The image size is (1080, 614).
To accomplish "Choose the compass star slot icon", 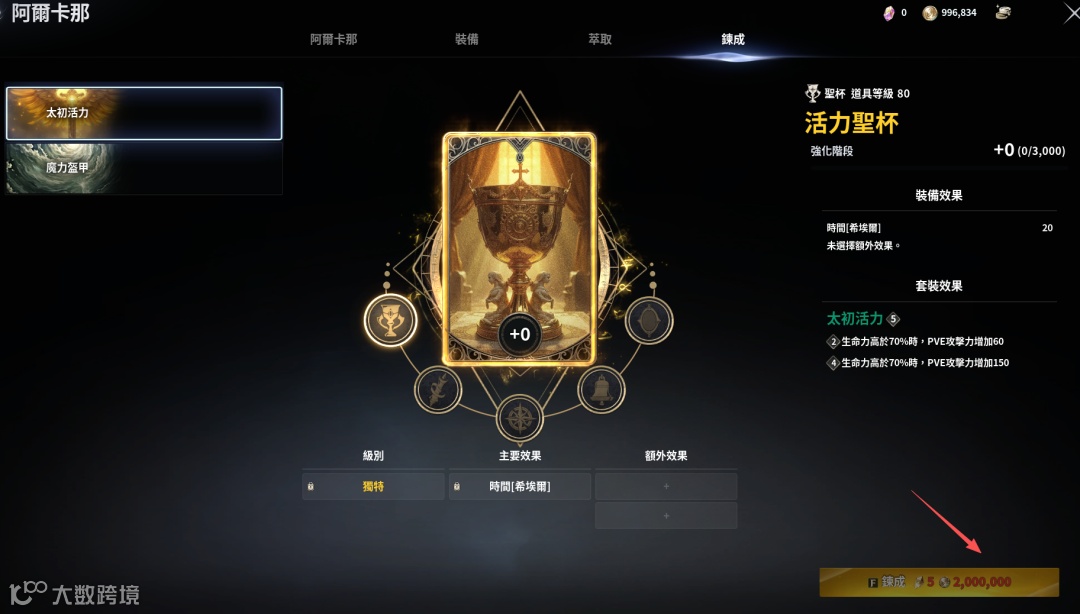I will (519, 418).
